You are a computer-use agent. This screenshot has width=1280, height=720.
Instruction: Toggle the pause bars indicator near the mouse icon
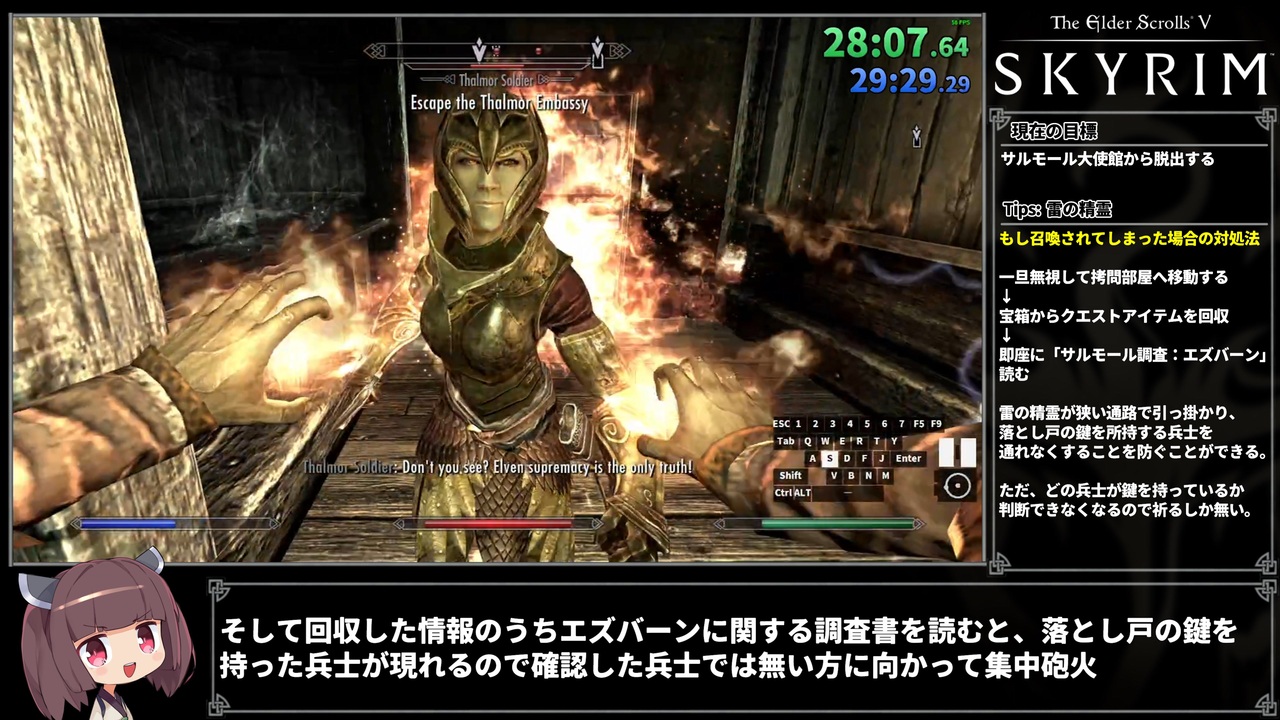pyautogui.click(x=954, y=452)
